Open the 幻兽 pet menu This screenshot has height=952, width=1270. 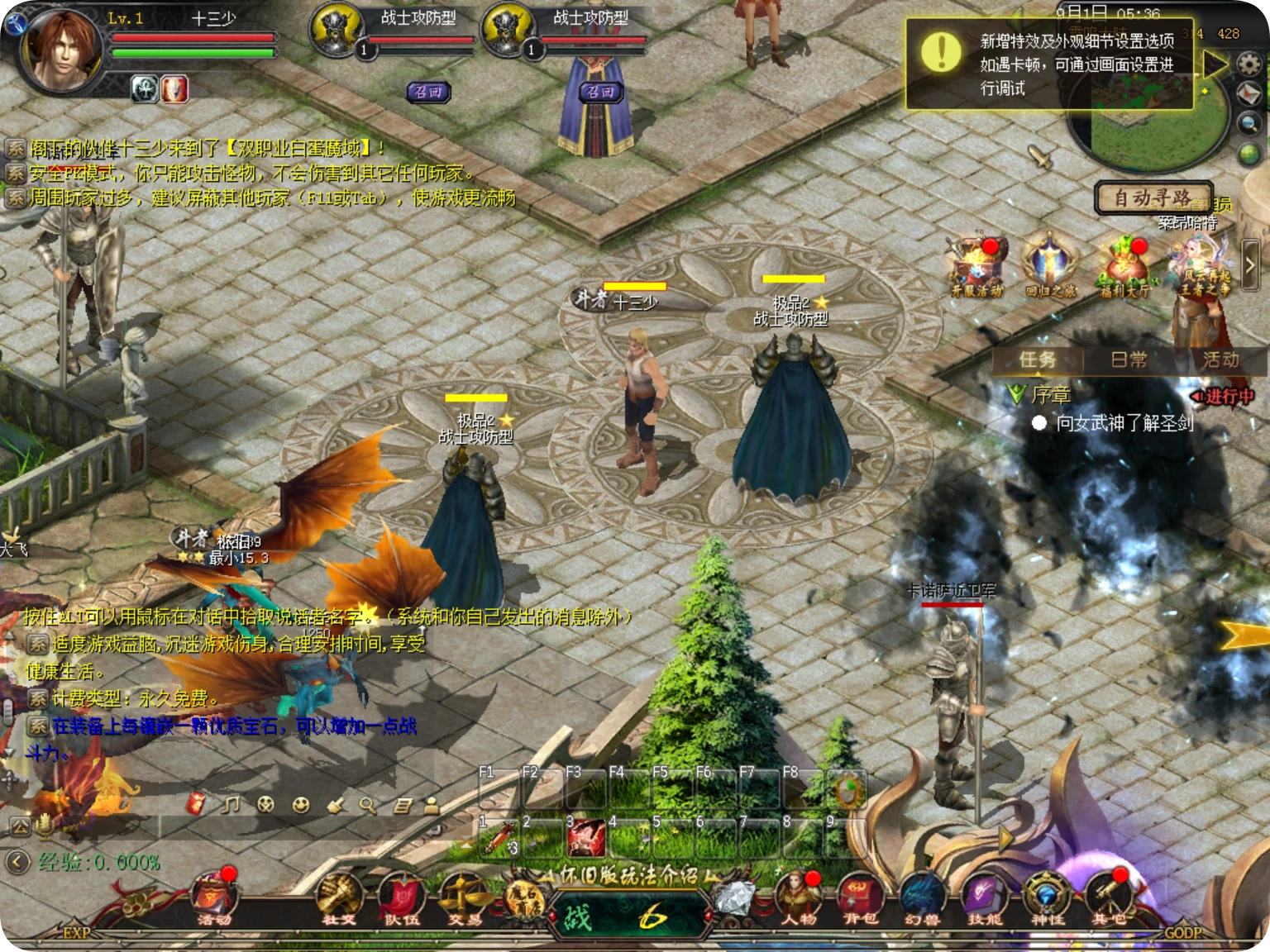(922, 898)
